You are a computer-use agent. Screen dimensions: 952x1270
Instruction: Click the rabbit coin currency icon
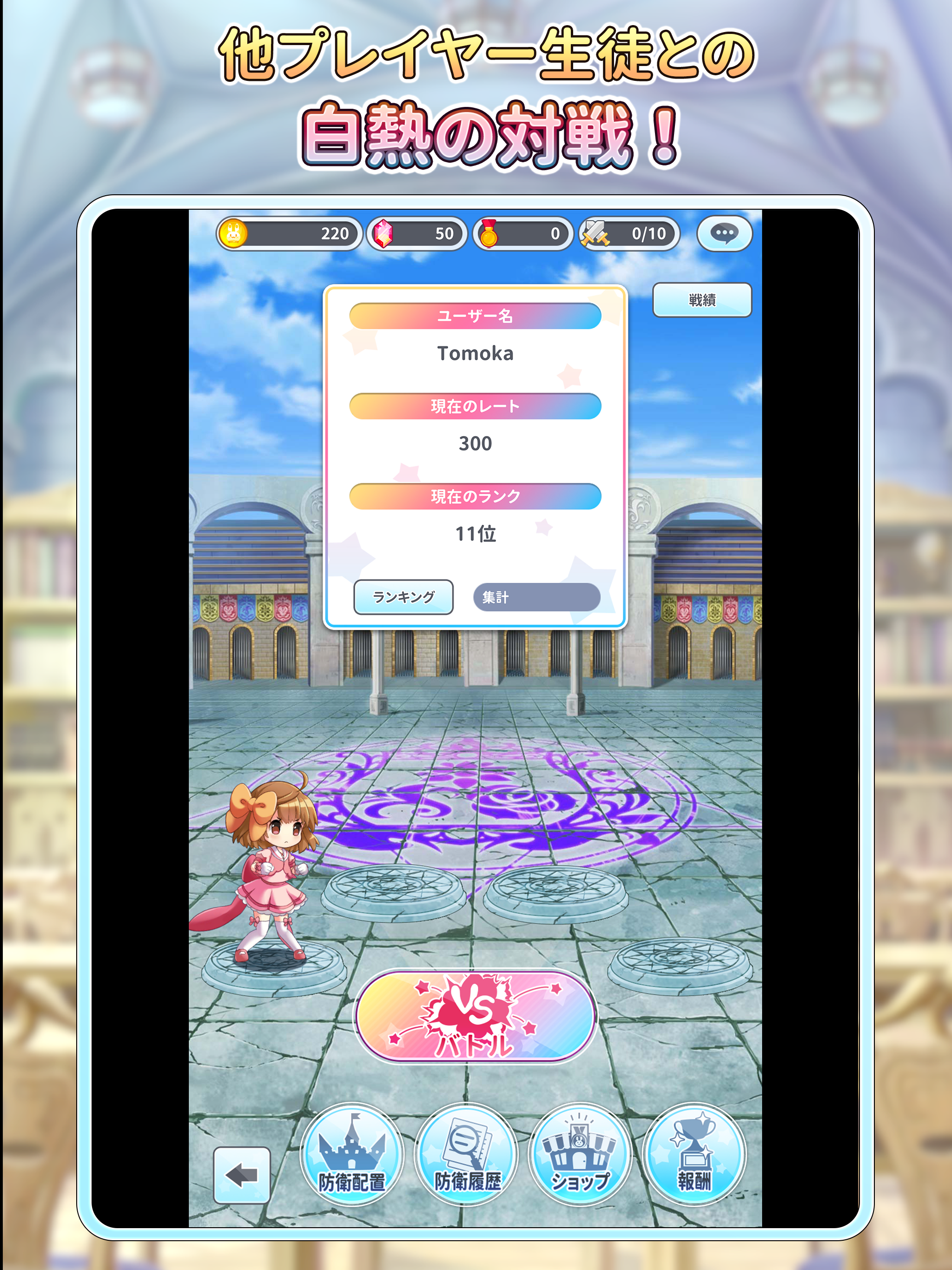(x=235, y=233)
